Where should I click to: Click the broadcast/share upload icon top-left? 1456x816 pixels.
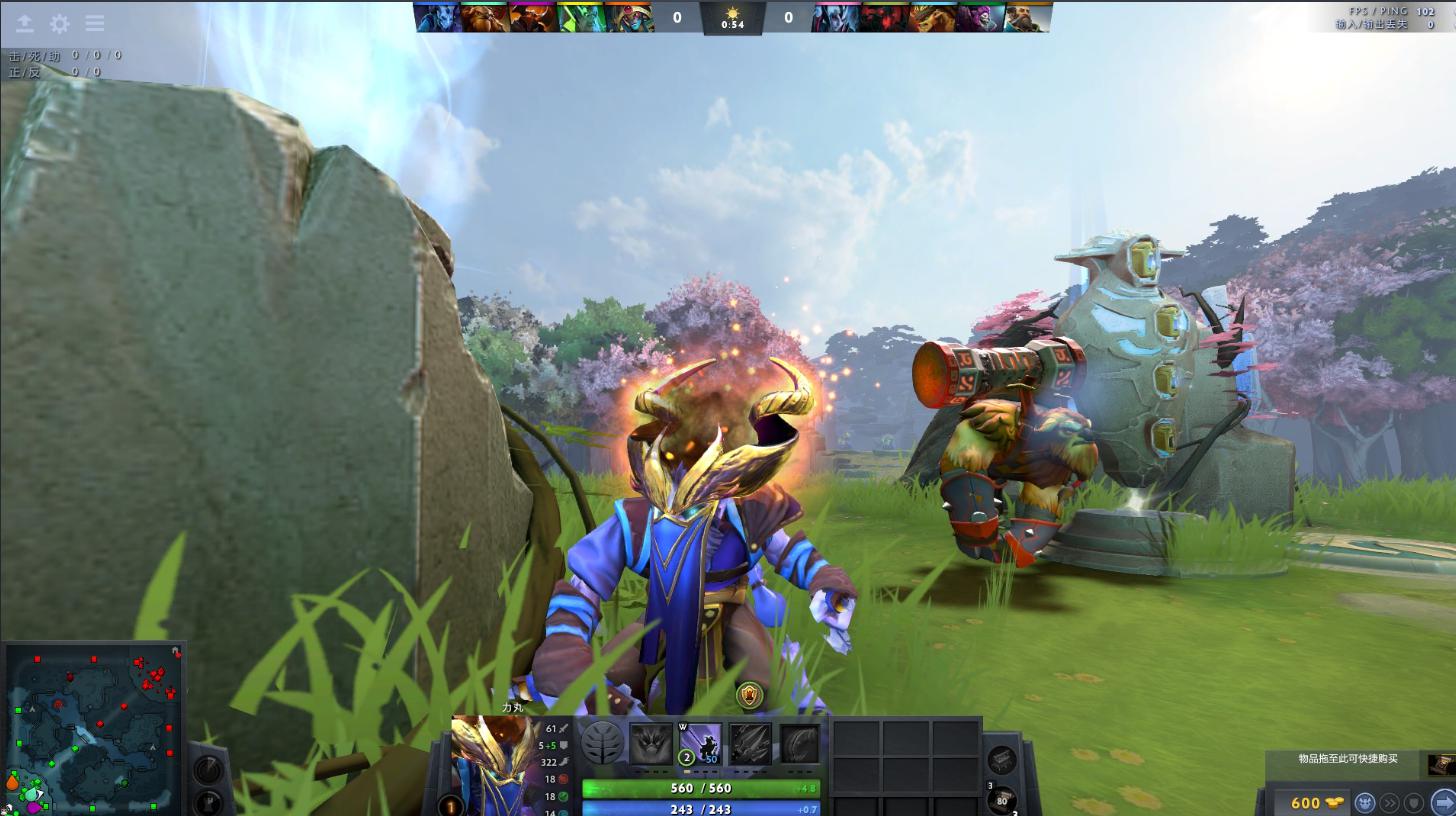click(x=23, y=22)
